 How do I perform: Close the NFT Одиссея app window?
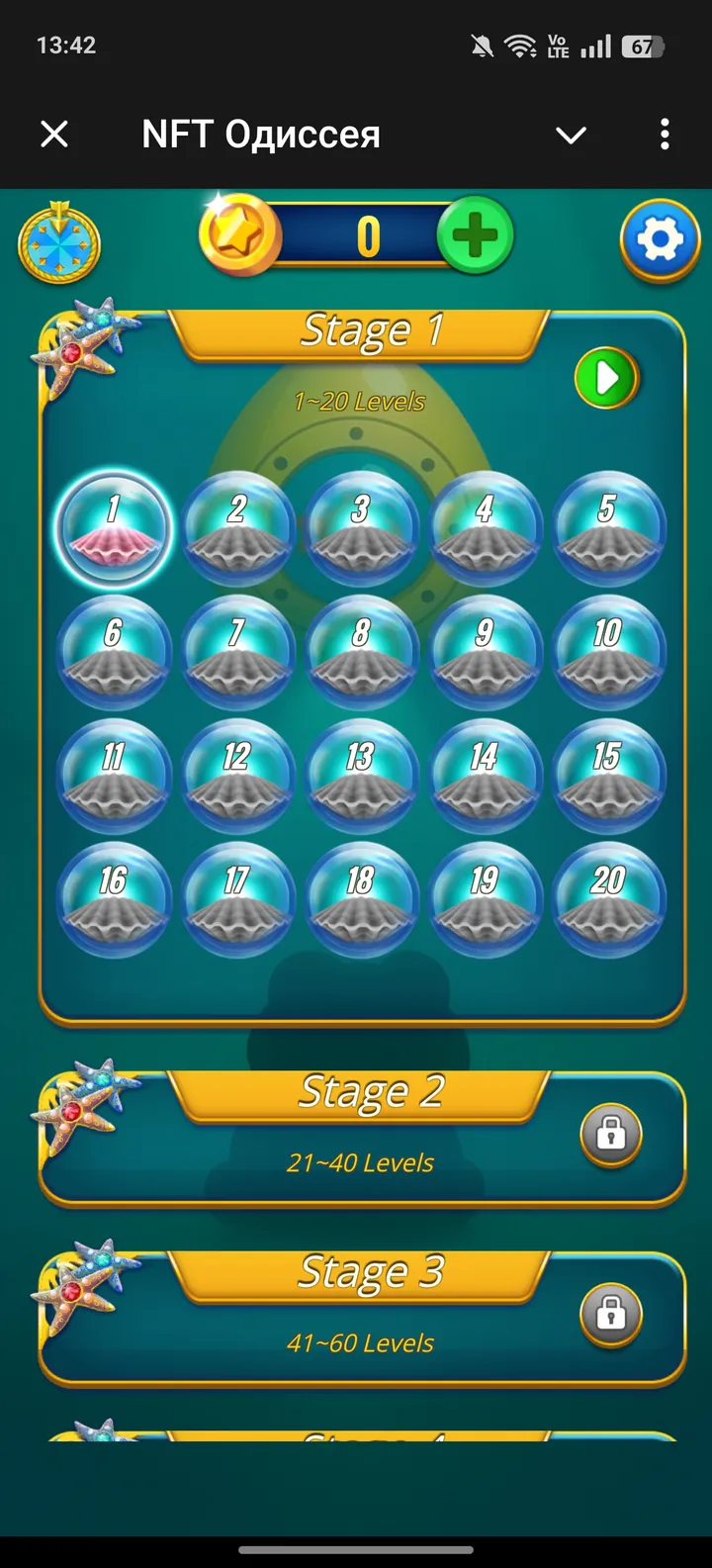click(54, 134)
